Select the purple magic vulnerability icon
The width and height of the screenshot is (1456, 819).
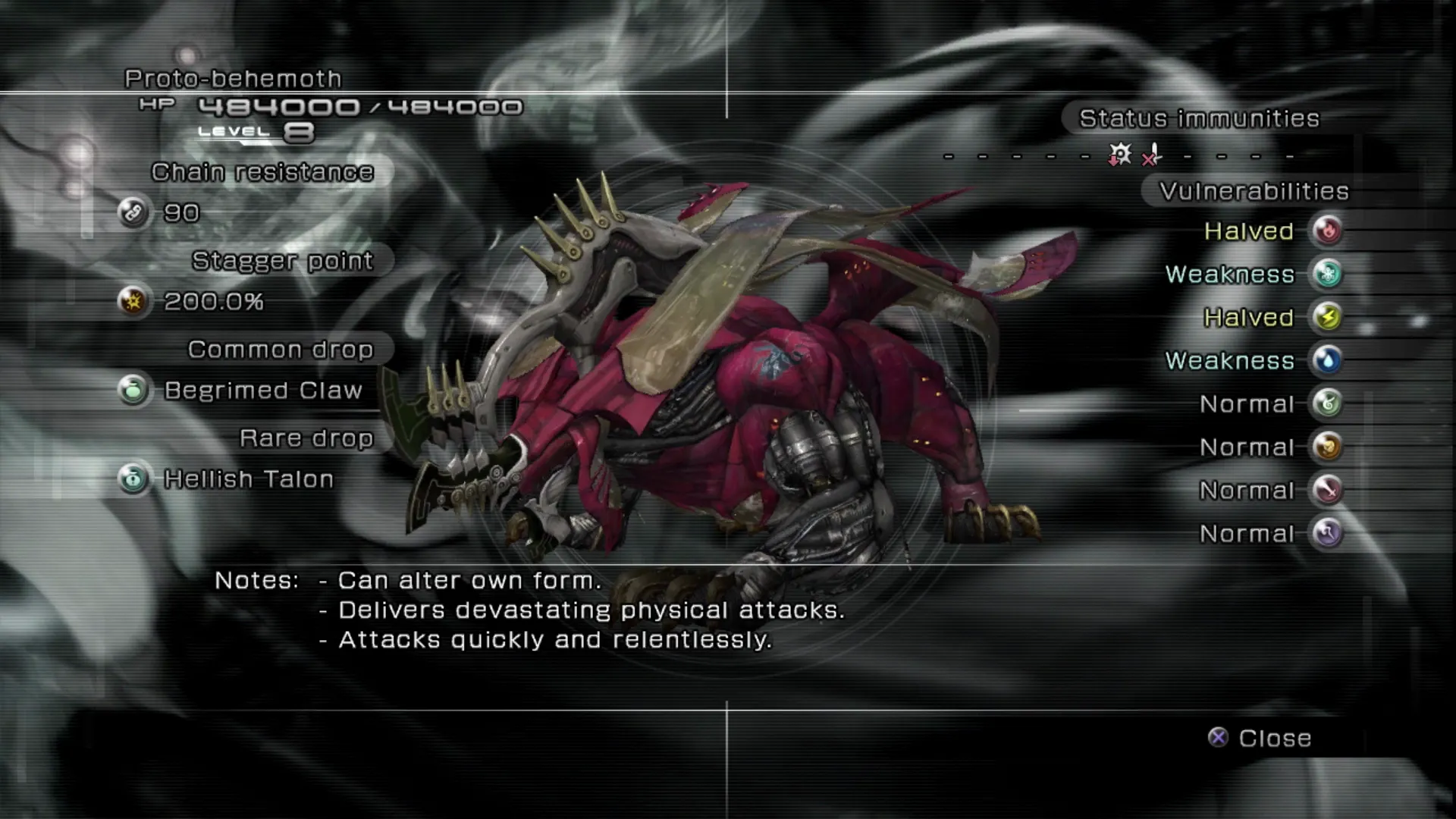pos(1327,533)
